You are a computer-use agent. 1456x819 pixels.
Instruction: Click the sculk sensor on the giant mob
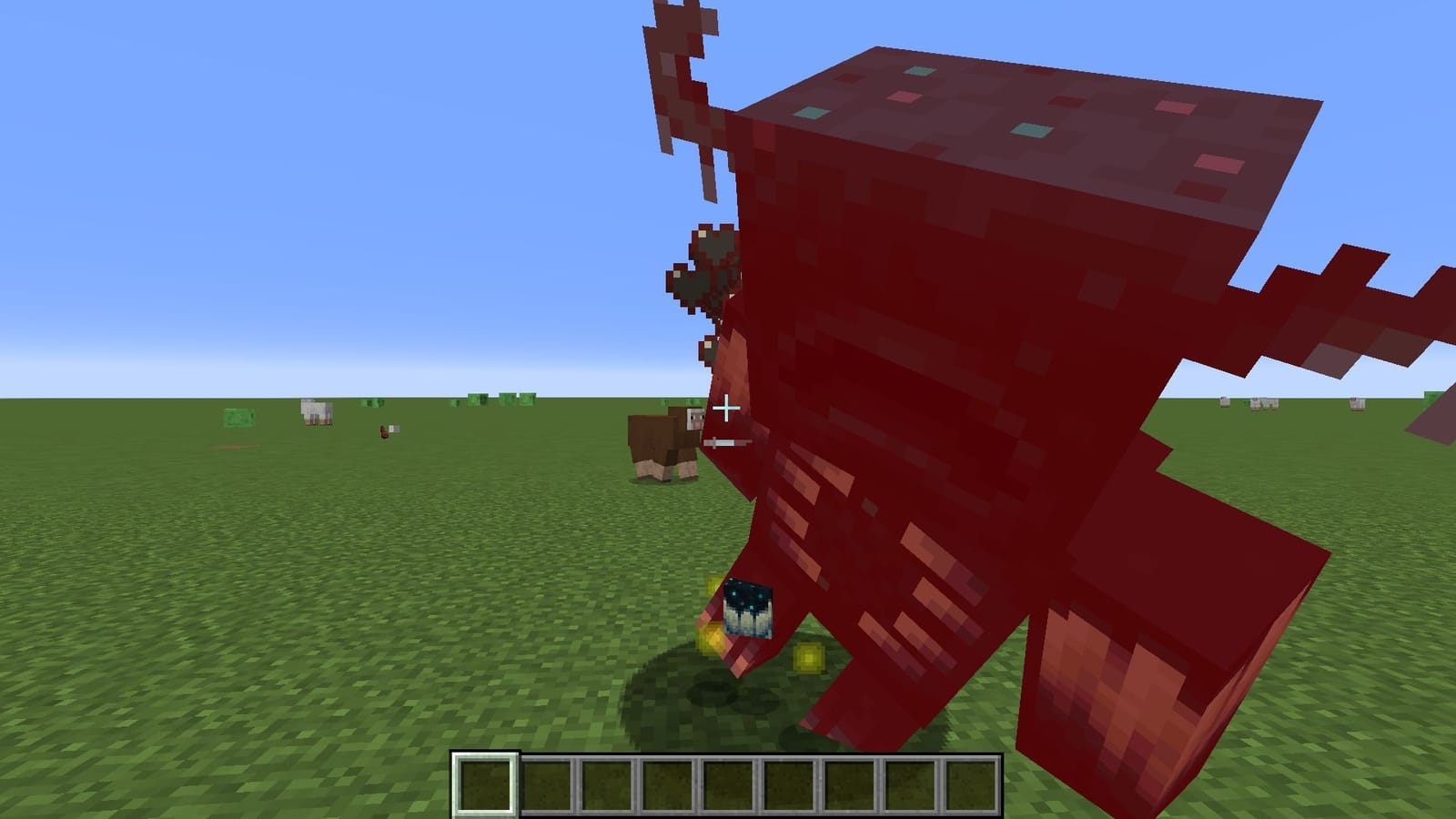pyautogui.click(x=746, y=610)
